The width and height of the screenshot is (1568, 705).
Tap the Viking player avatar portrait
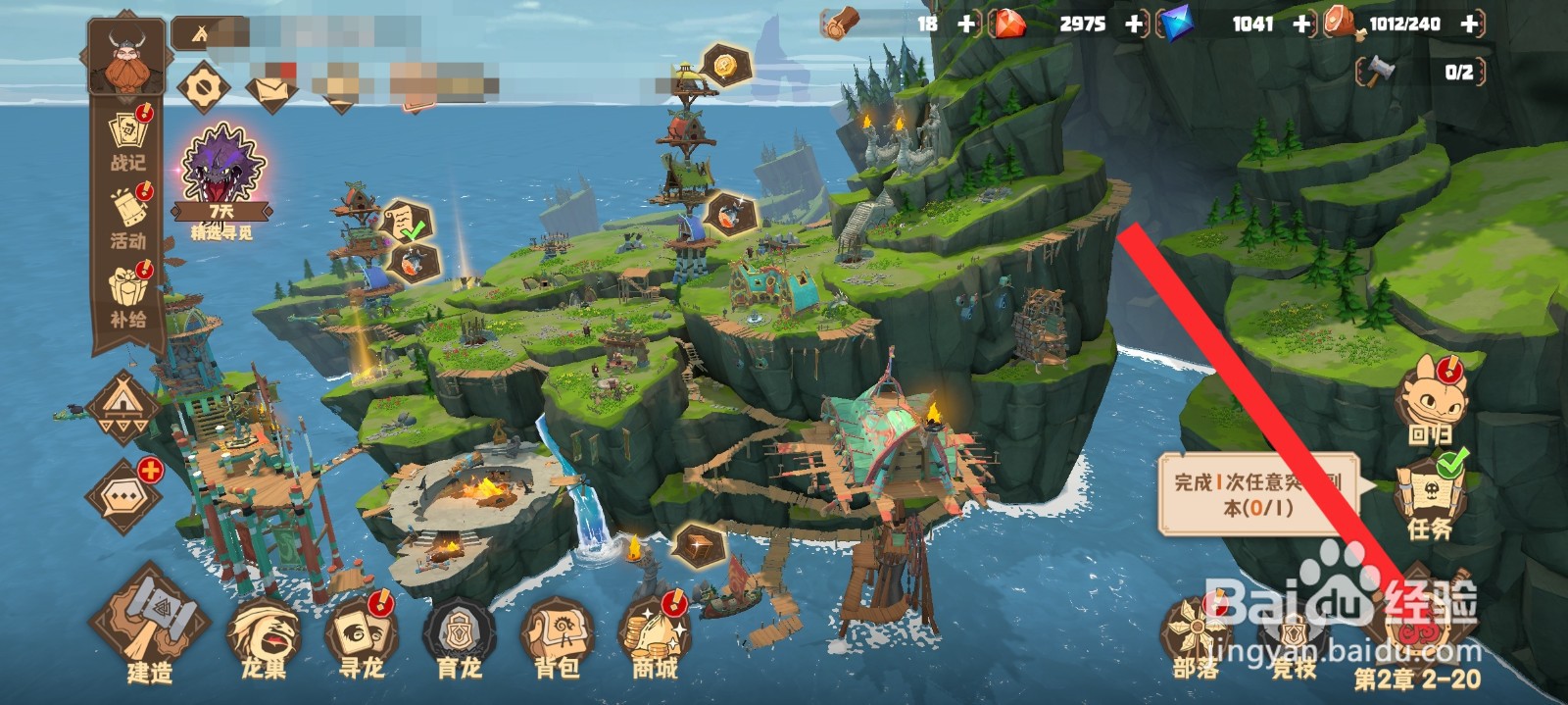pos(127,61)
